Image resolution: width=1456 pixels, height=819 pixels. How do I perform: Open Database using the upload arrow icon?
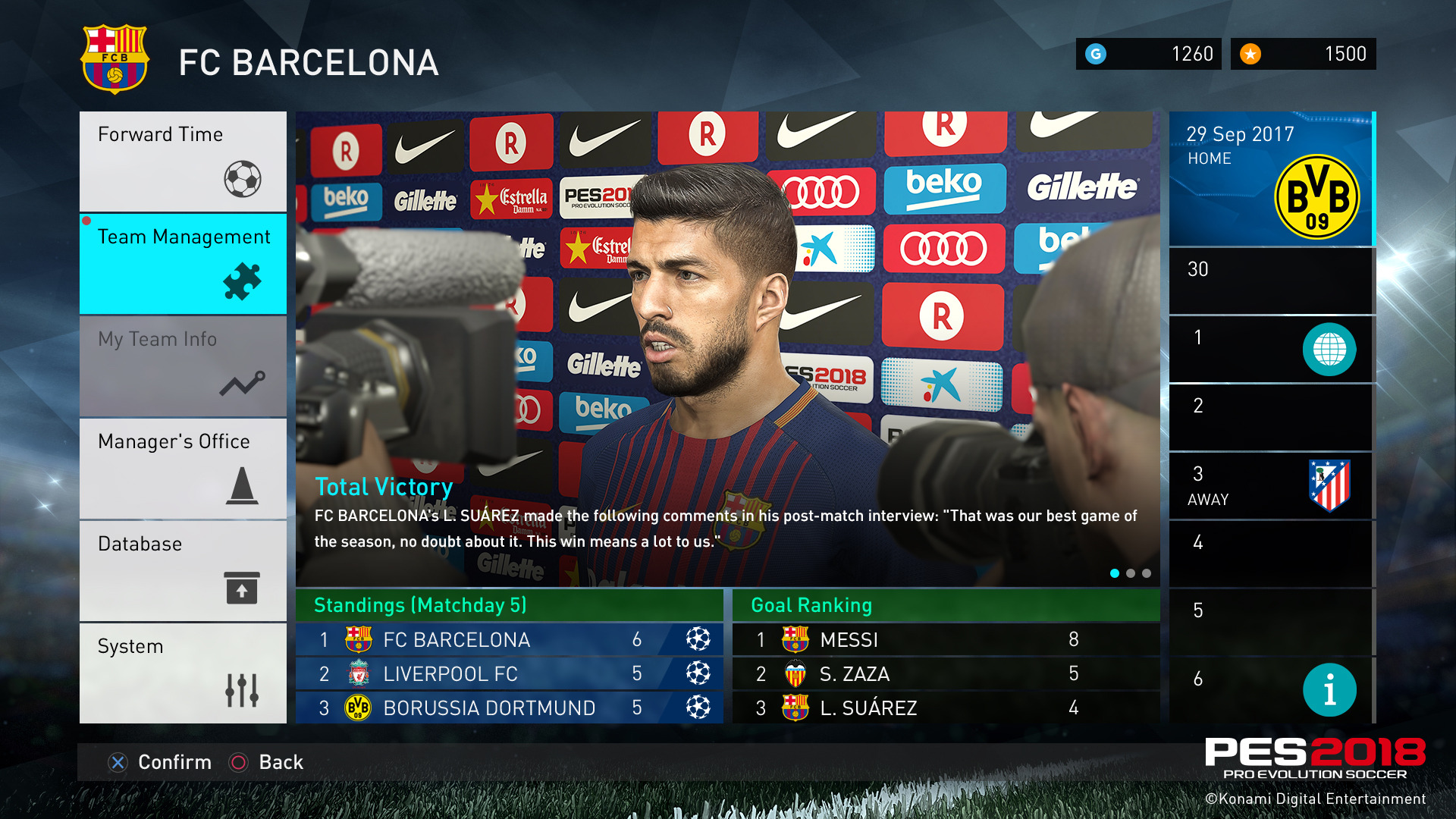click(x=241, y=588)
